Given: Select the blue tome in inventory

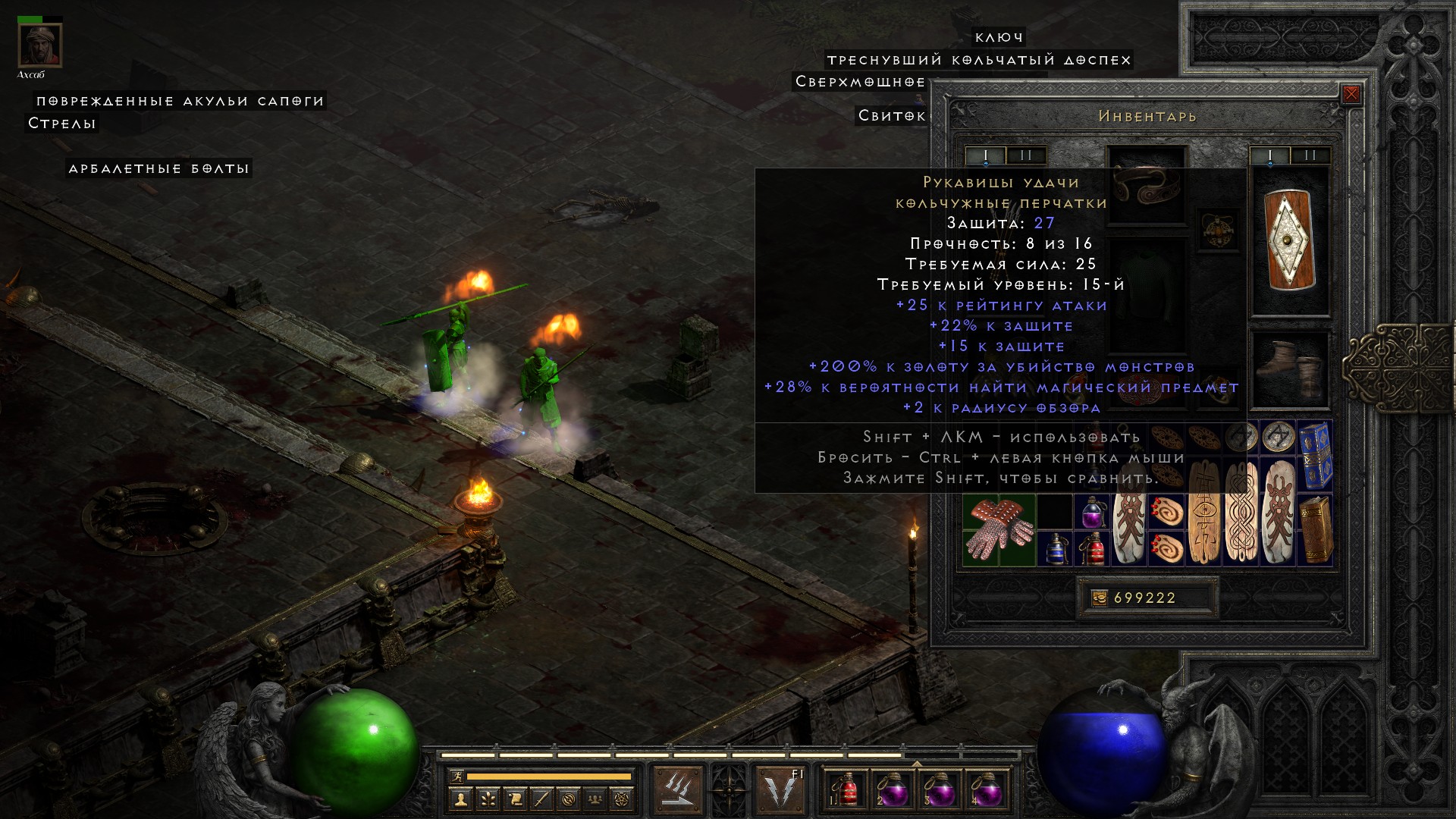Looking at the screenshot, I should tap(1315, 456).
